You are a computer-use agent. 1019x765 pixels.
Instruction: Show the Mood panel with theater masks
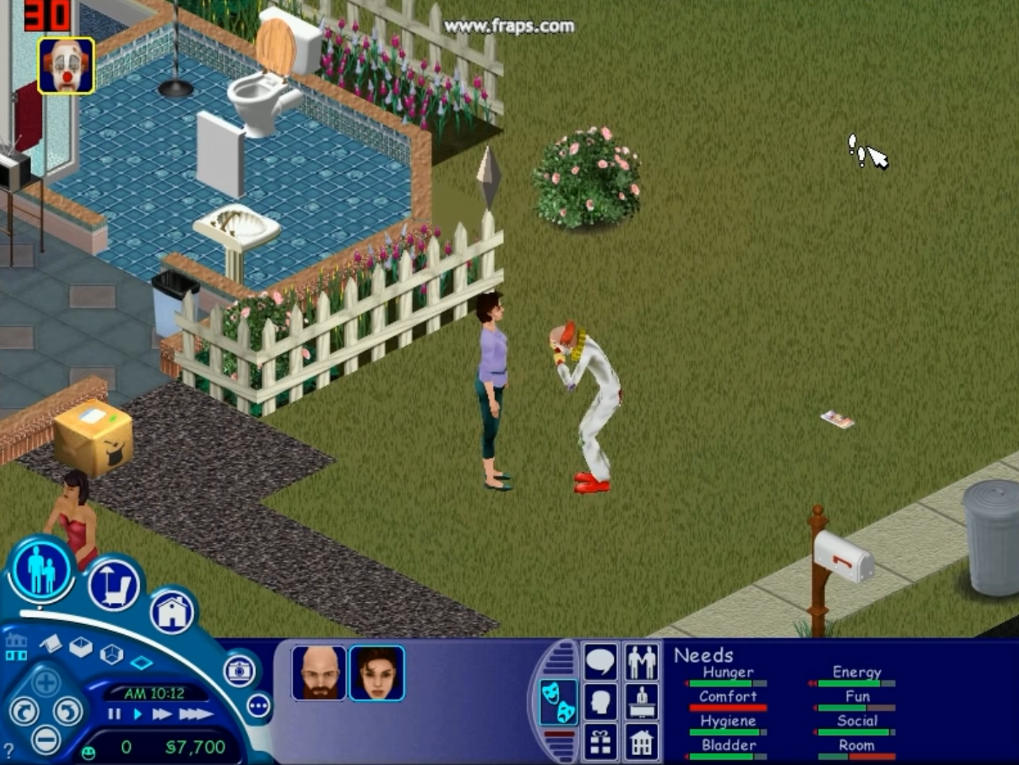558,702
